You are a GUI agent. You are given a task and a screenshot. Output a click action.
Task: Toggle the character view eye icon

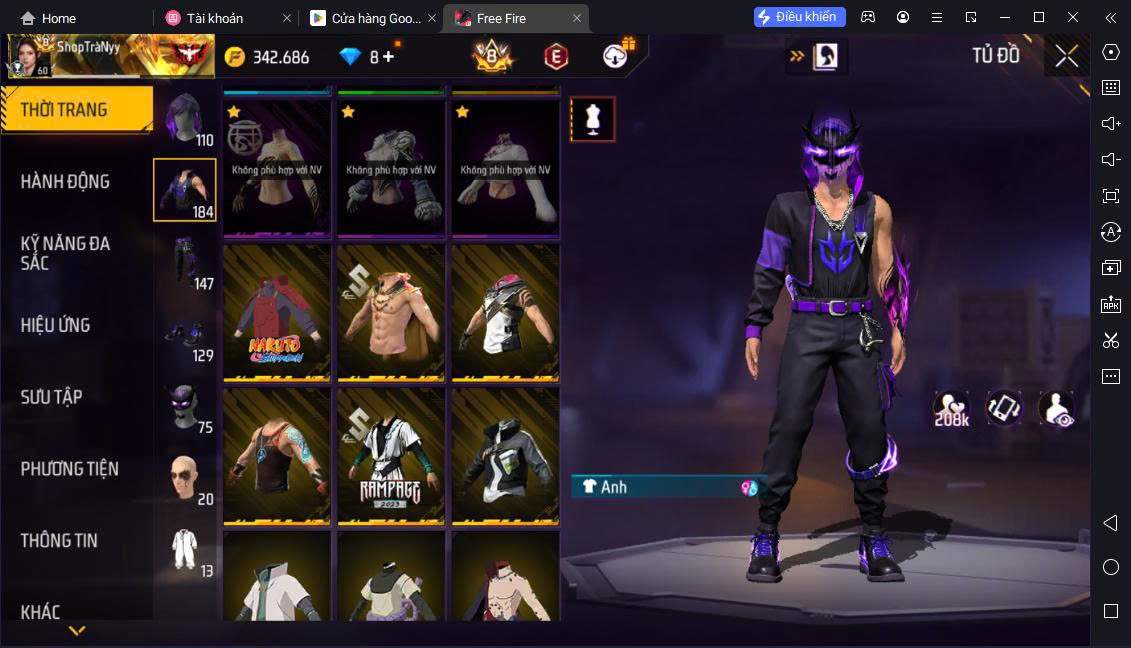click(1056, 408)
